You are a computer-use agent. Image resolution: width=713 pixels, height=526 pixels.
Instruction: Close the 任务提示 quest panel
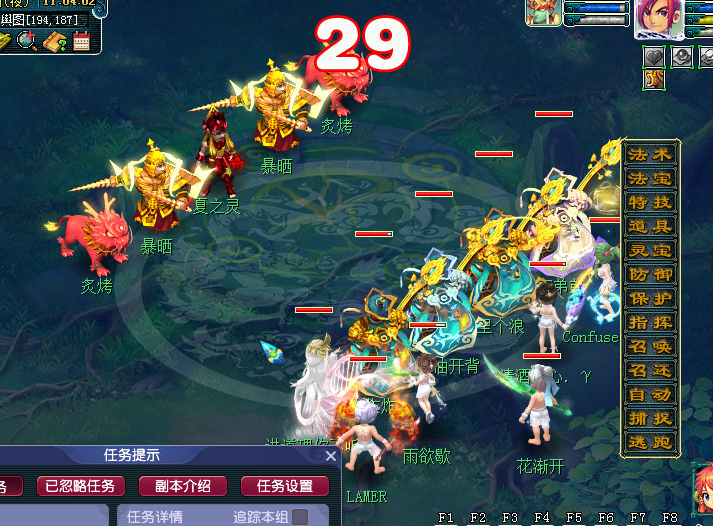coord(332,456)
